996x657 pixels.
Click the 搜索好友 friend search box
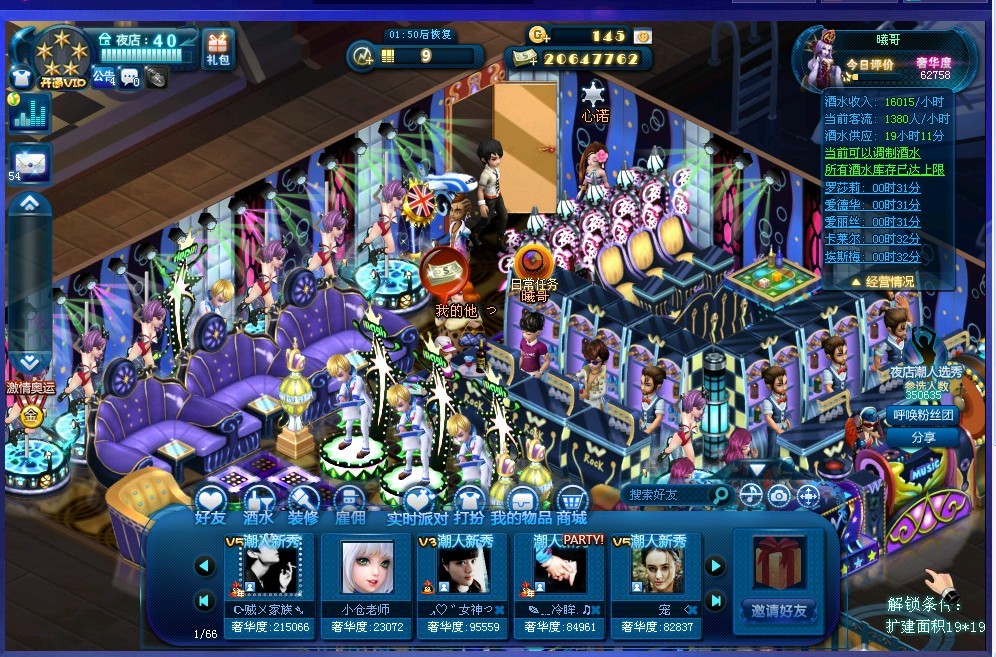668,495
